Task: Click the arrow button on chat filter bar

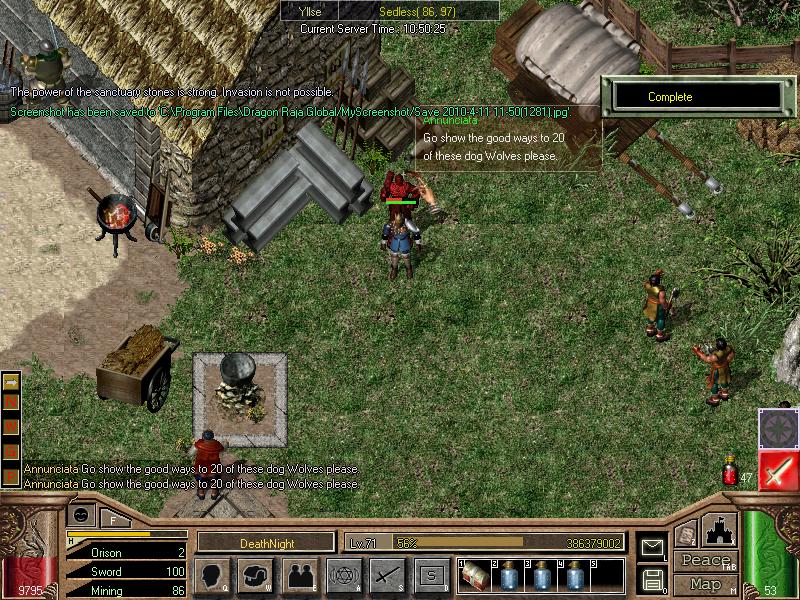Action: tap(12, 382)
